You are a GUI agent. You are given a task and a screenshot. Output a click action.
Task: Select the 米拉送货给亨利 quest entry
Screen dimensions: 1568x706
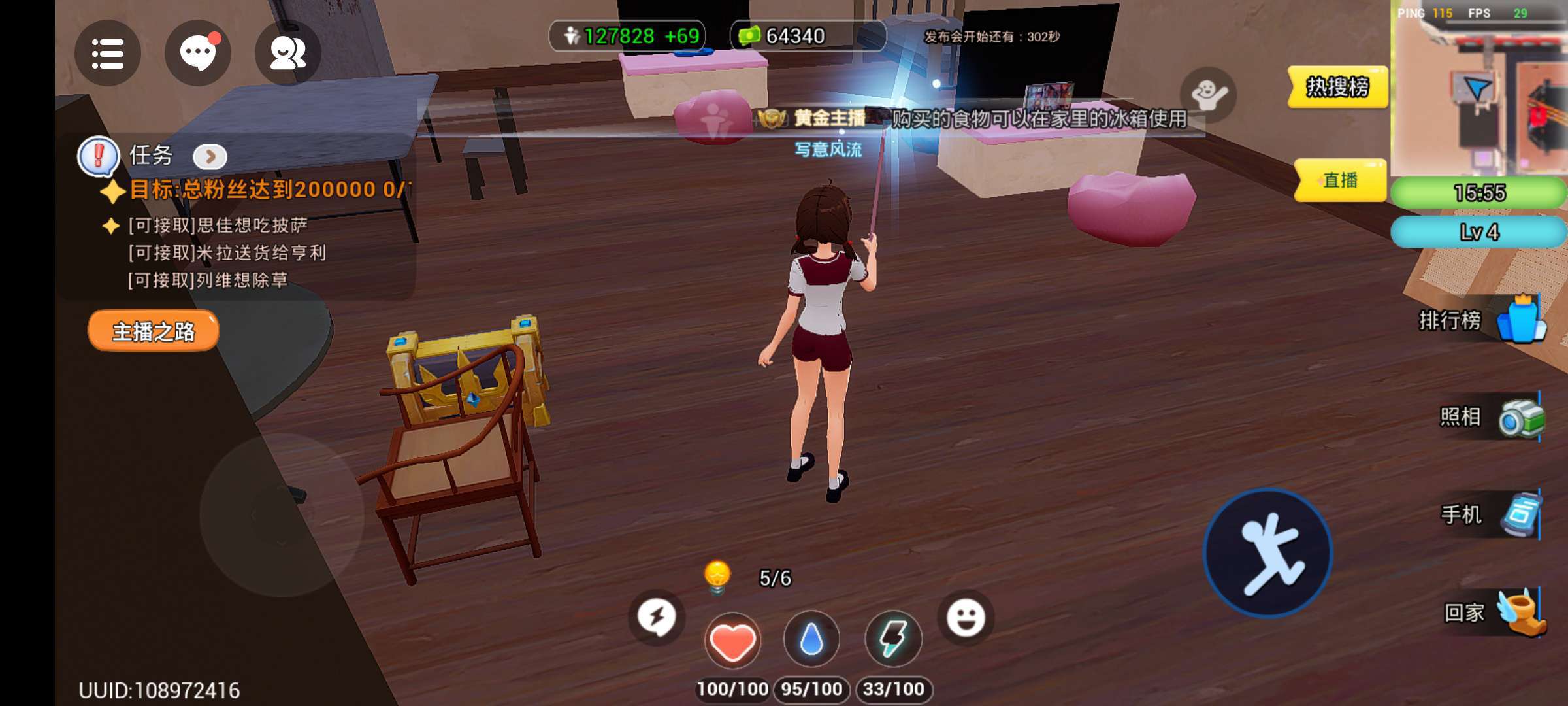(227, 253)
